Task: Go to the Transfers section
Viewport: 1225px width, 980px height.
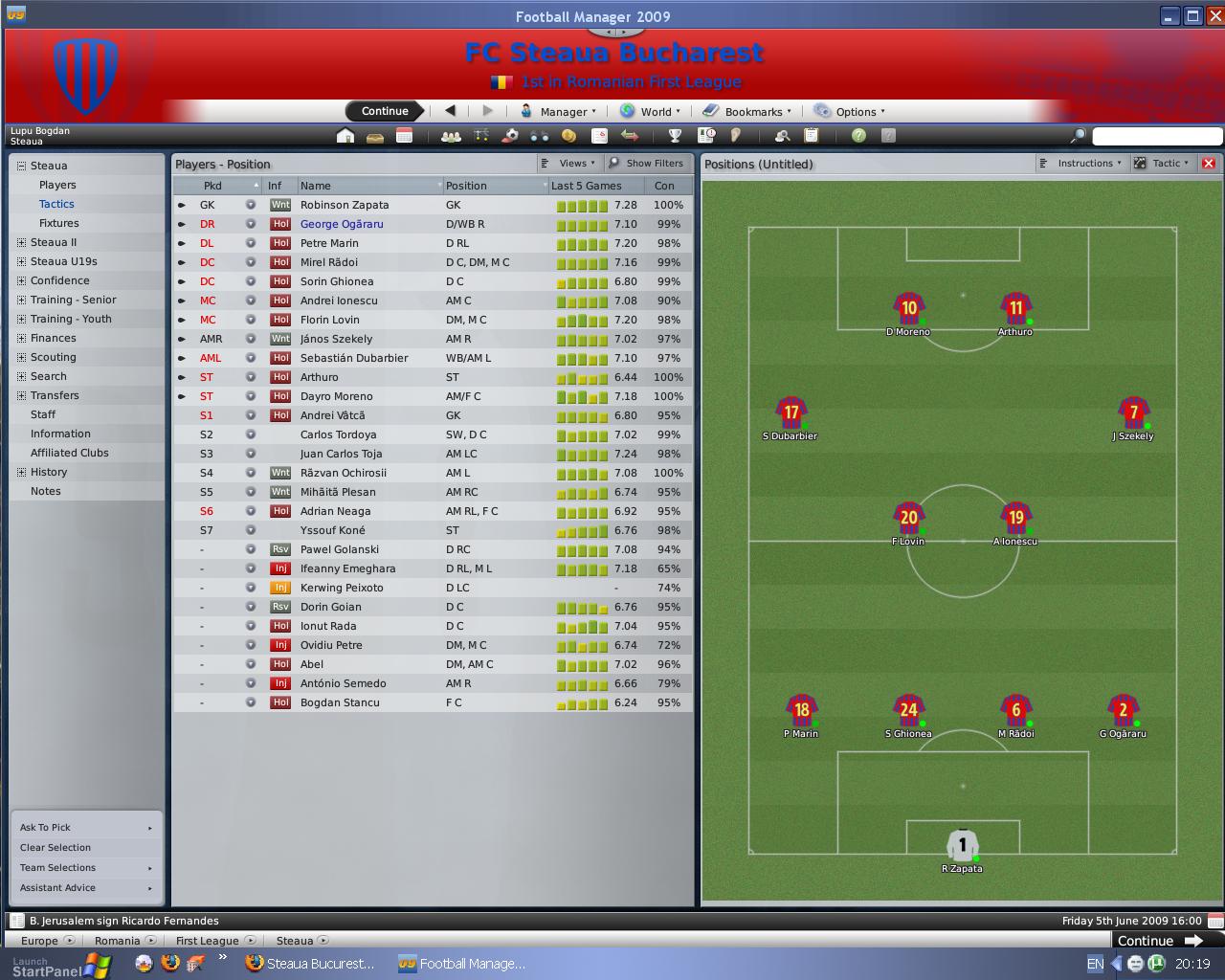Action: pyautogui.click(x=55, y=395)
